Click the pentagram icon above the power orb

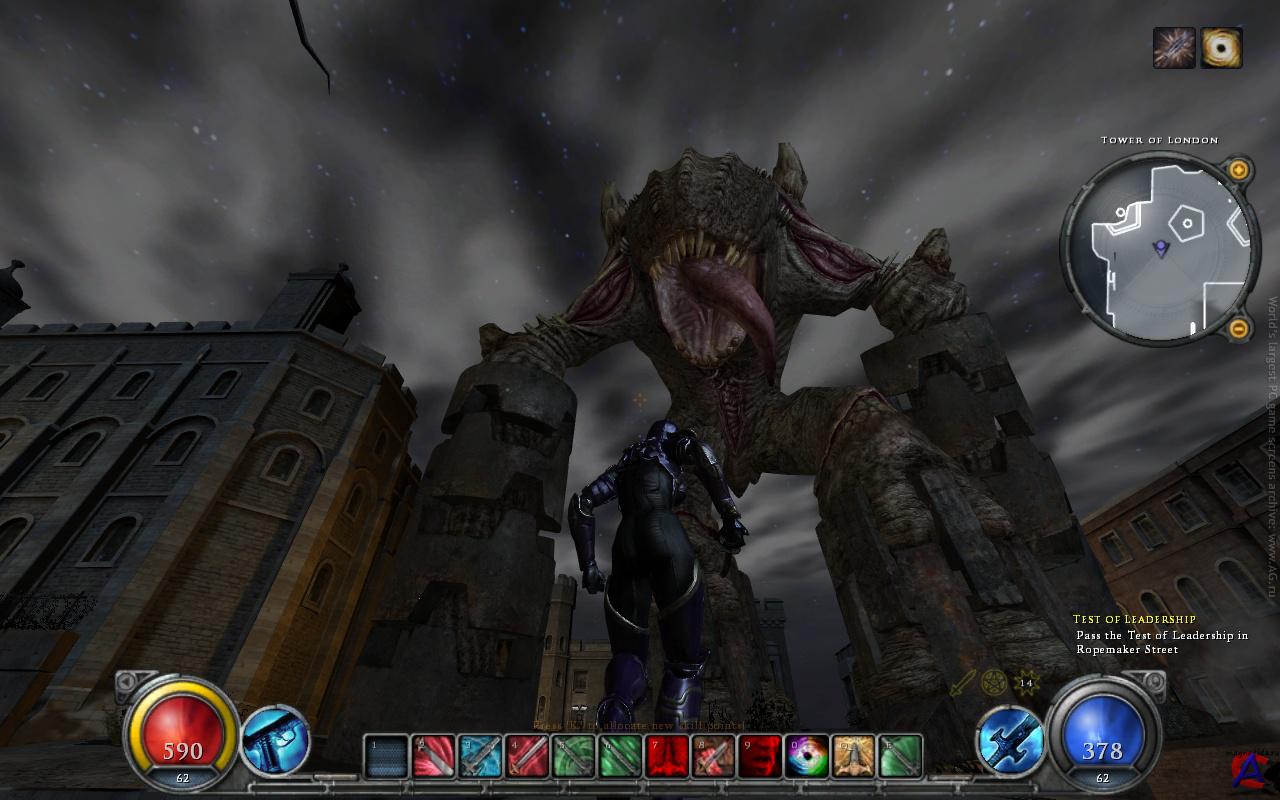tap(993, 684)
